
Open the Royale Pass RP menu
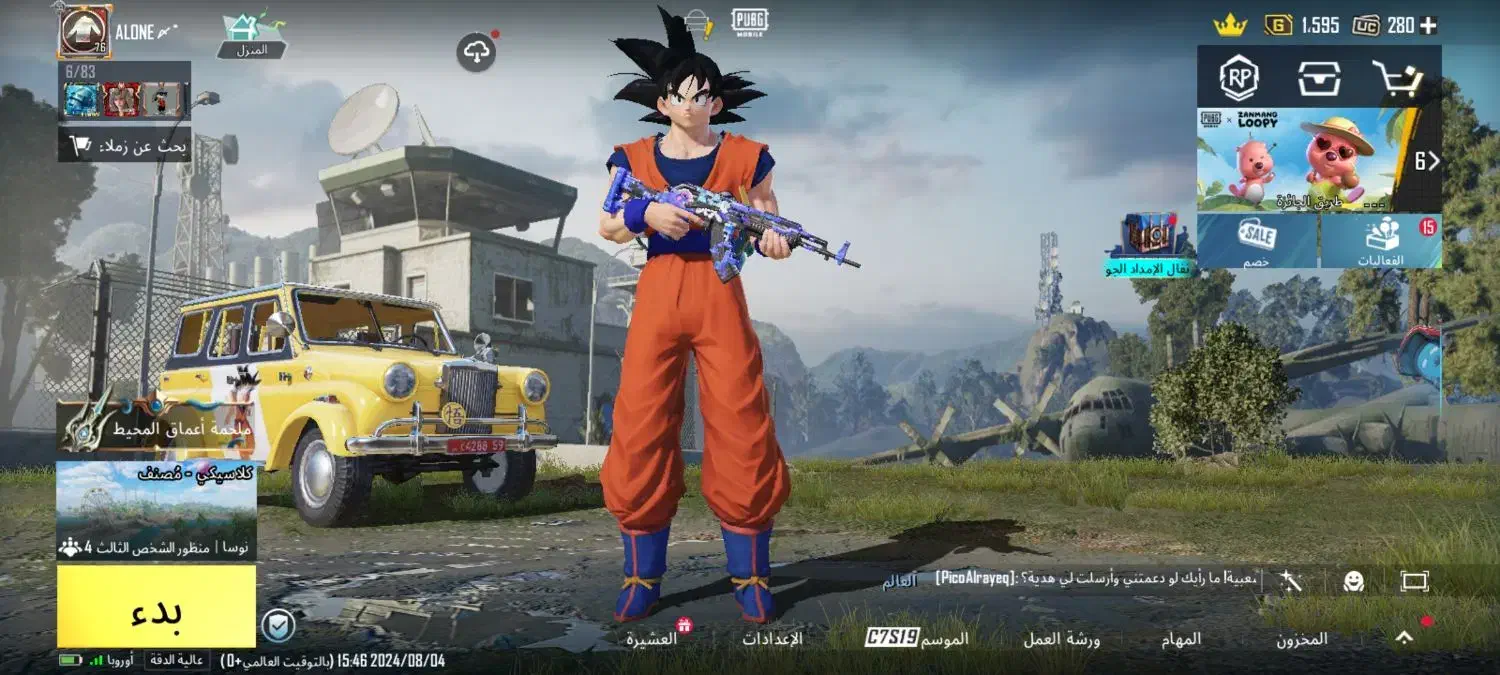pos(1239,78)
